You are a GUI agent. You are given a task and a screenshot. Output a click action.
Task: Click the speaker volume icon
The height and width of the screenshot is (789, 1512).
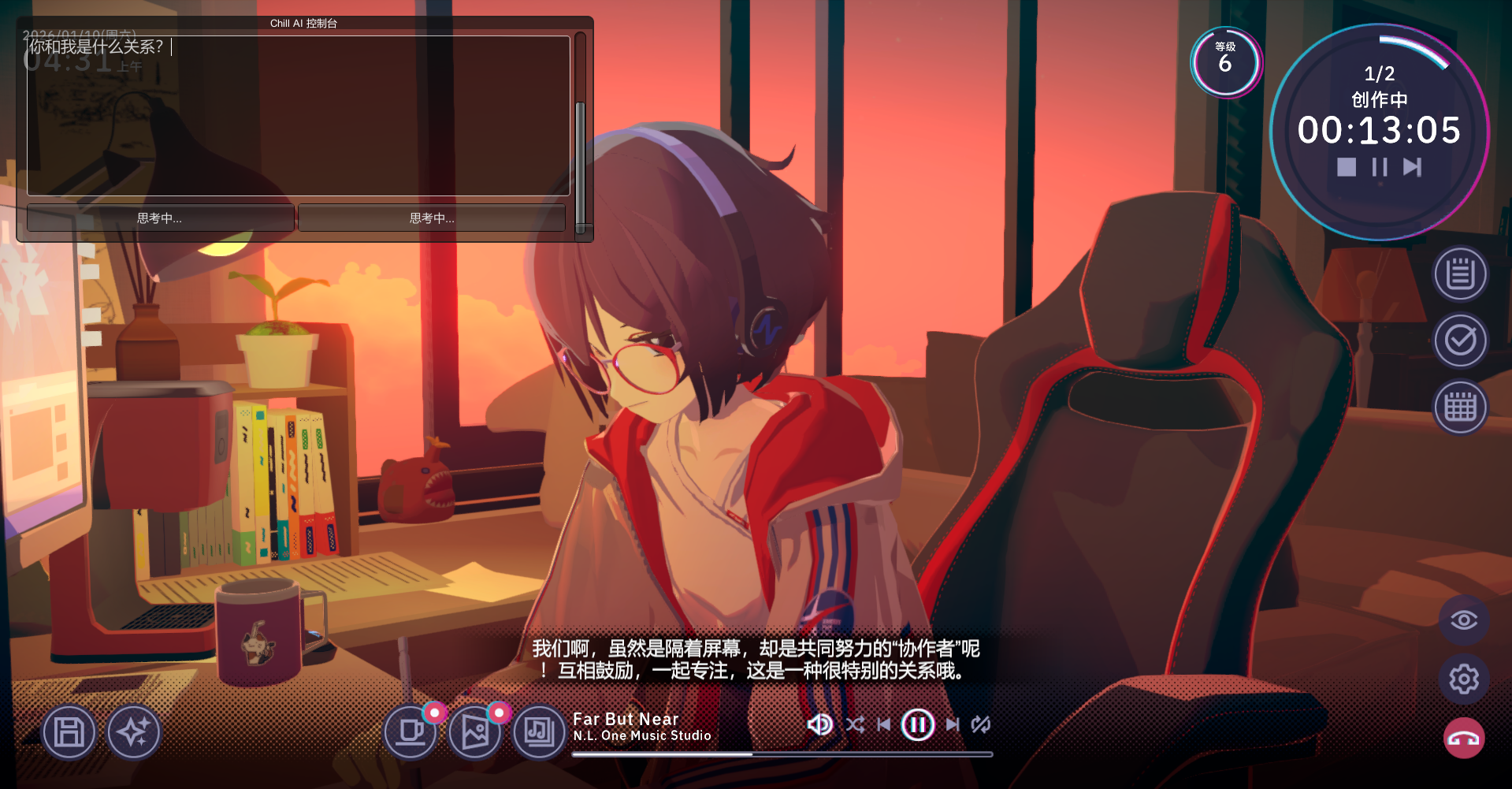click(819, 724)
